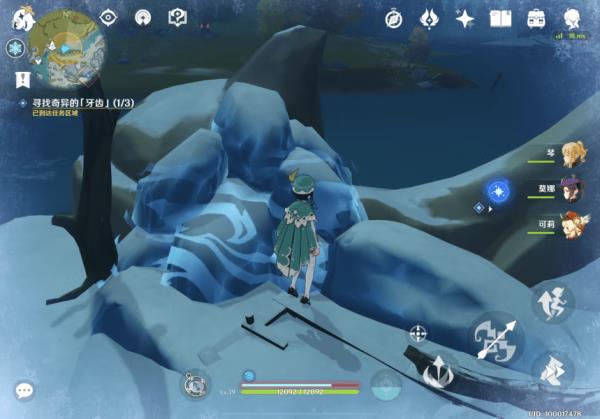Open the tutorial book with question mark

pos(178,17)
